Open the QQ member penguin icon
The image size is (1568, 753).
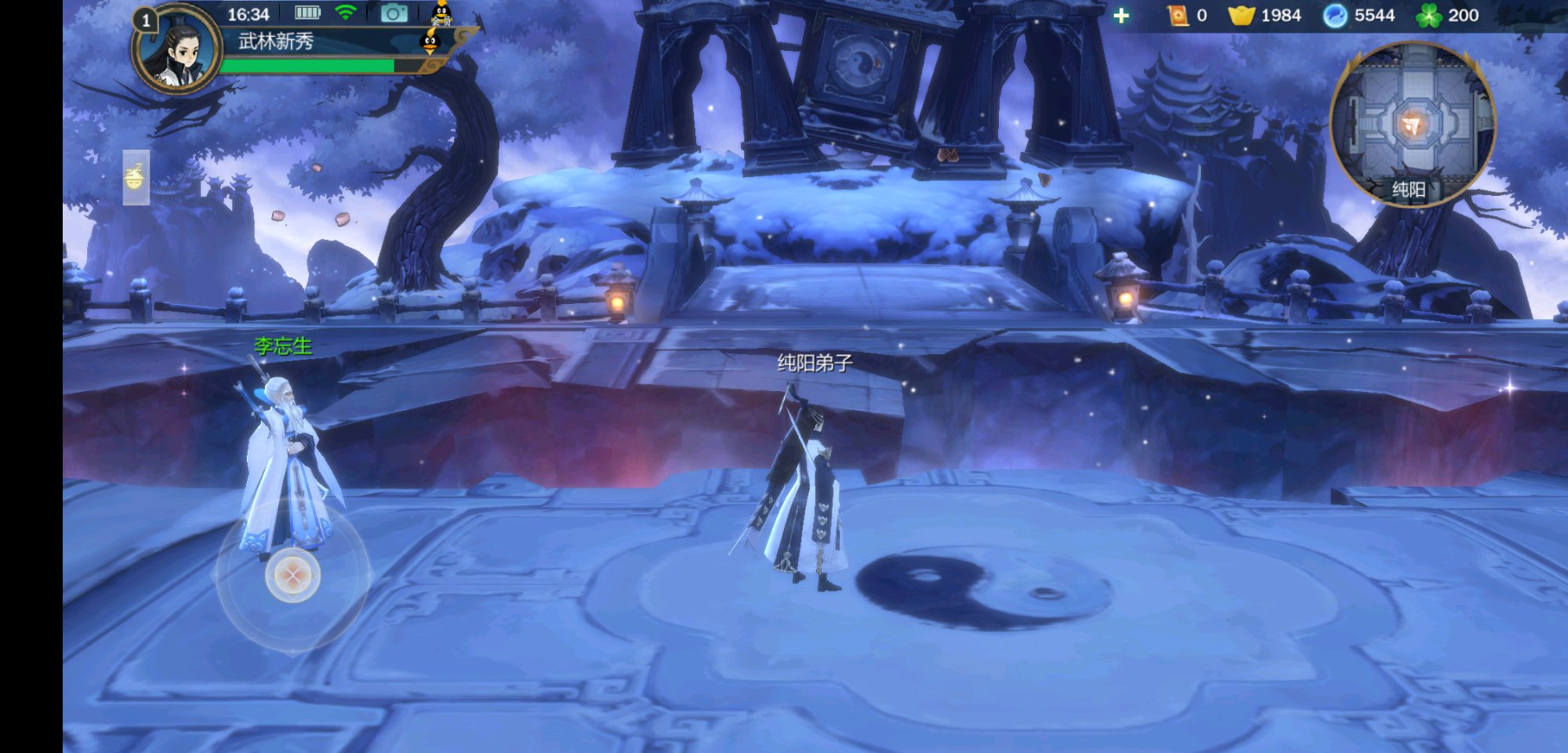pos(442,13)
